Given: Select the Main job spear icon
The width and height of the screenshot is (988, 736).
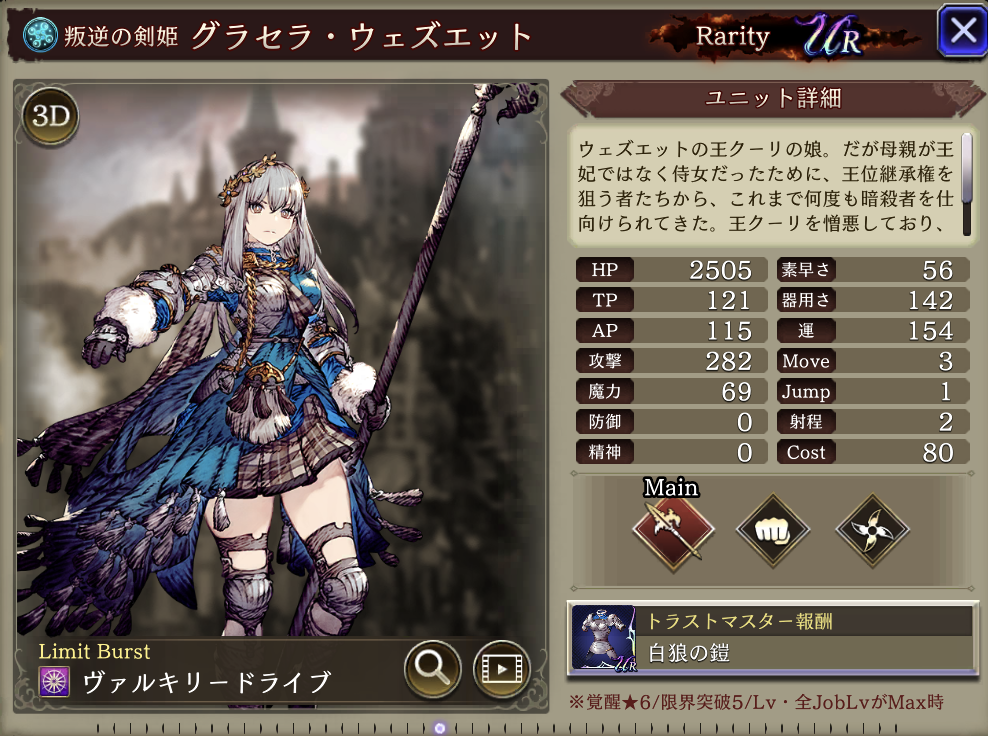Looking at the screenshot, I should [673, 531].
